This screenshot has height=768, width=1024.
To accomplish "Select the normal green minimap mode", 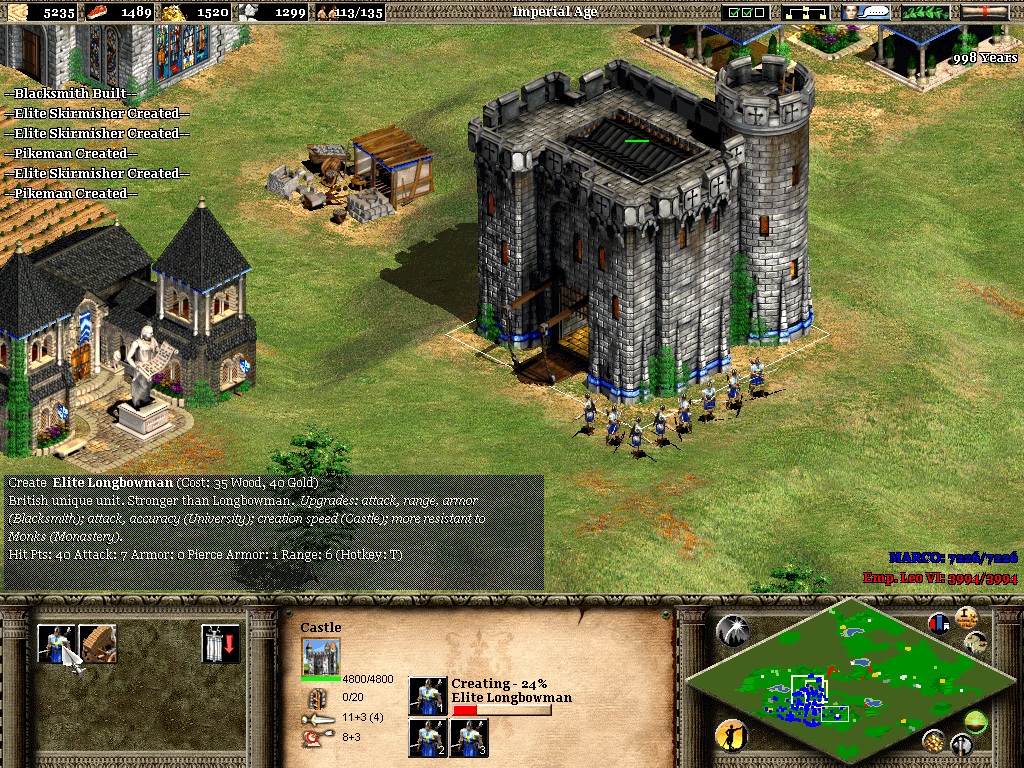I will [976, 720].
